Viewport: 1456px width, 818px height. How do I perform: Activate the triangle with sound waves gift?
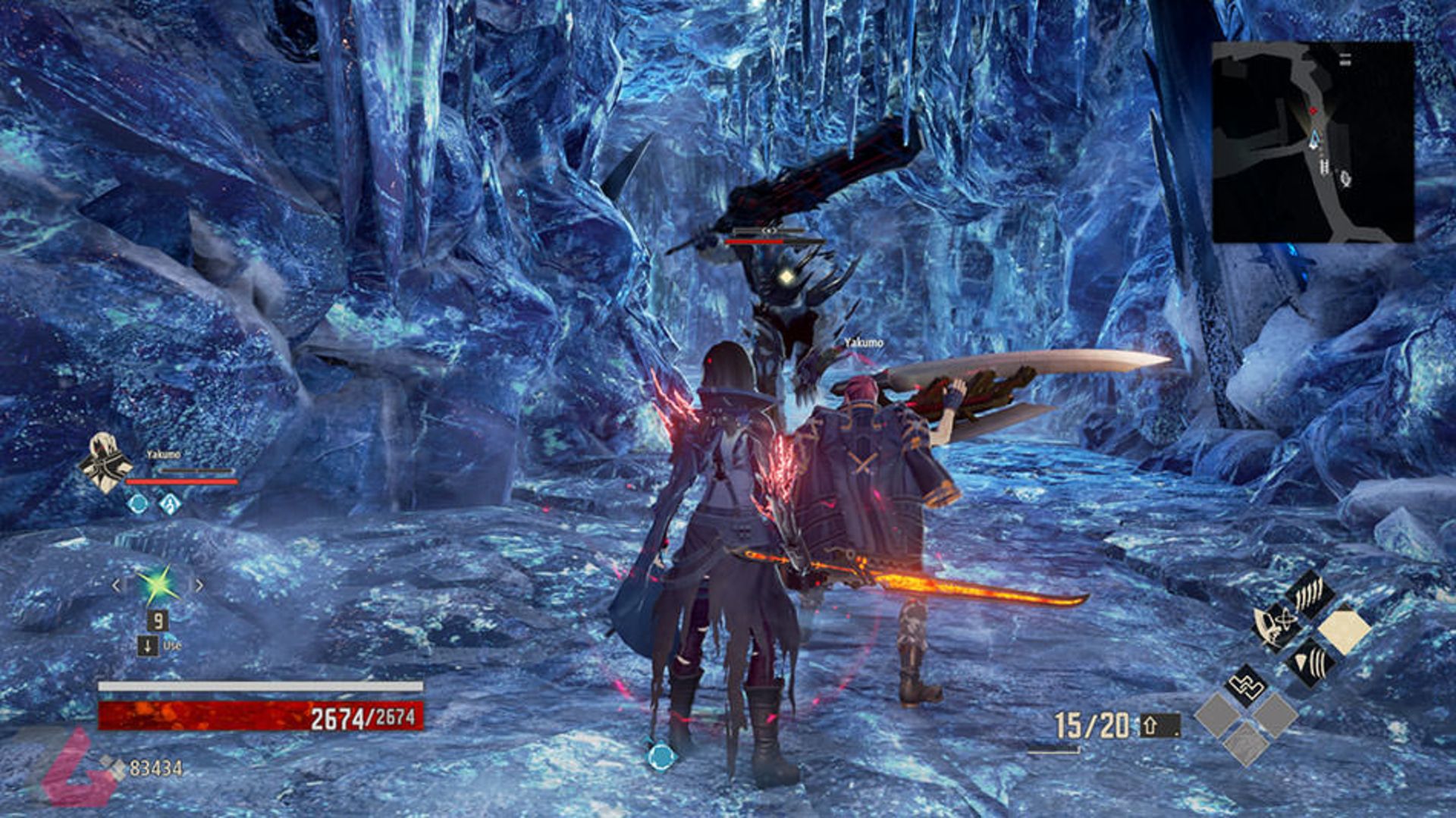(x=1311, y=663)
